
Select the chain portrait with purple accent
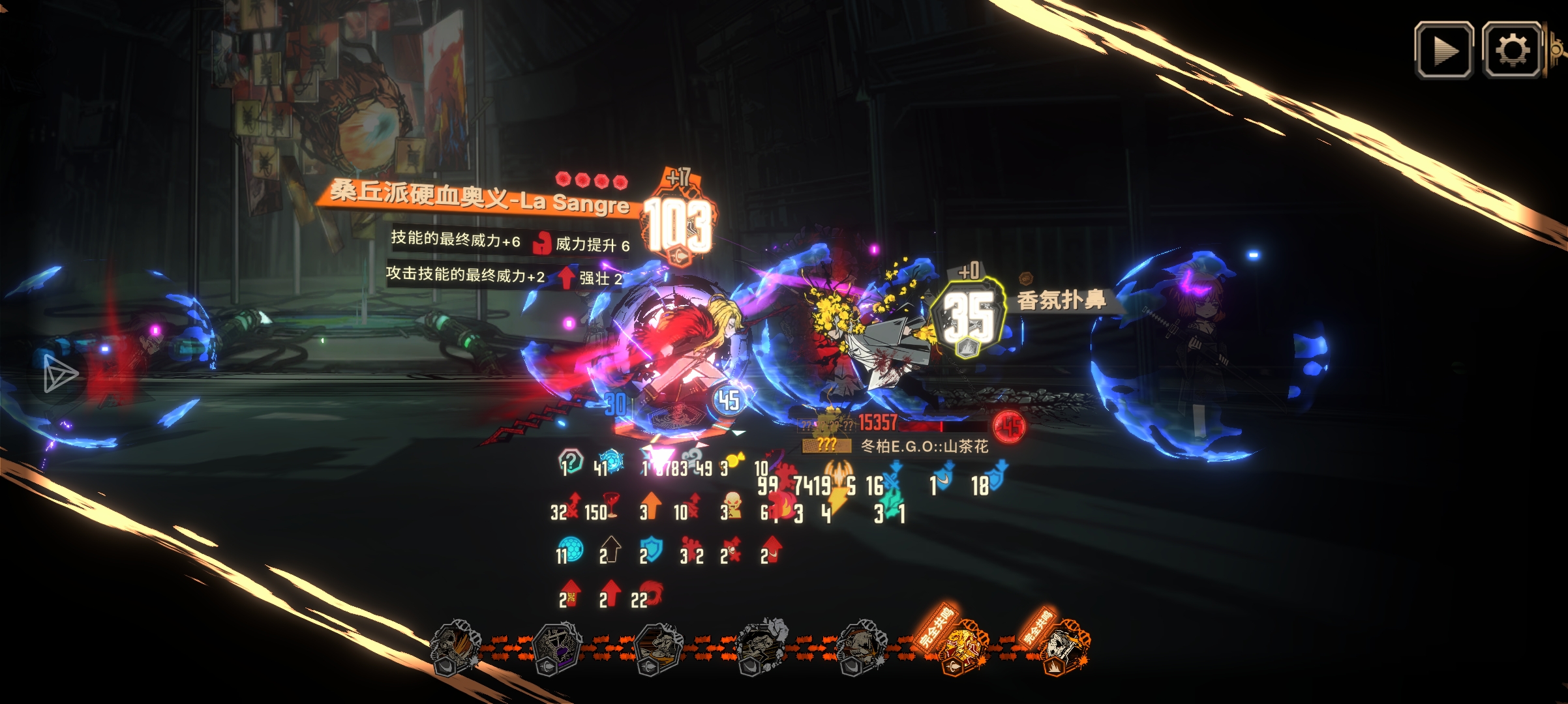click(x=557, y=649)
